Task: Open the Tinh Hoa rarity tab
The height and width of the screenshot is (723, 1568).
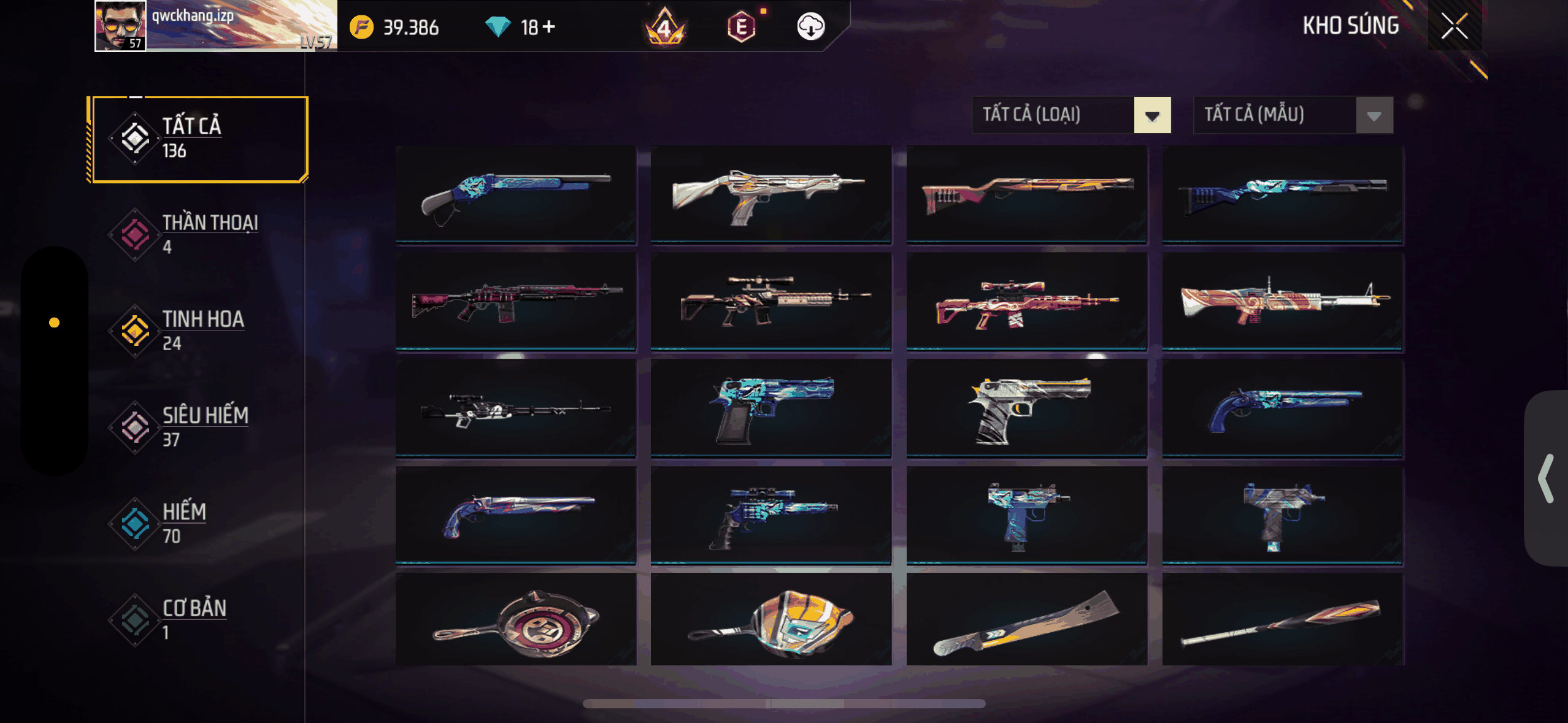Action: (x=198, y=331)
